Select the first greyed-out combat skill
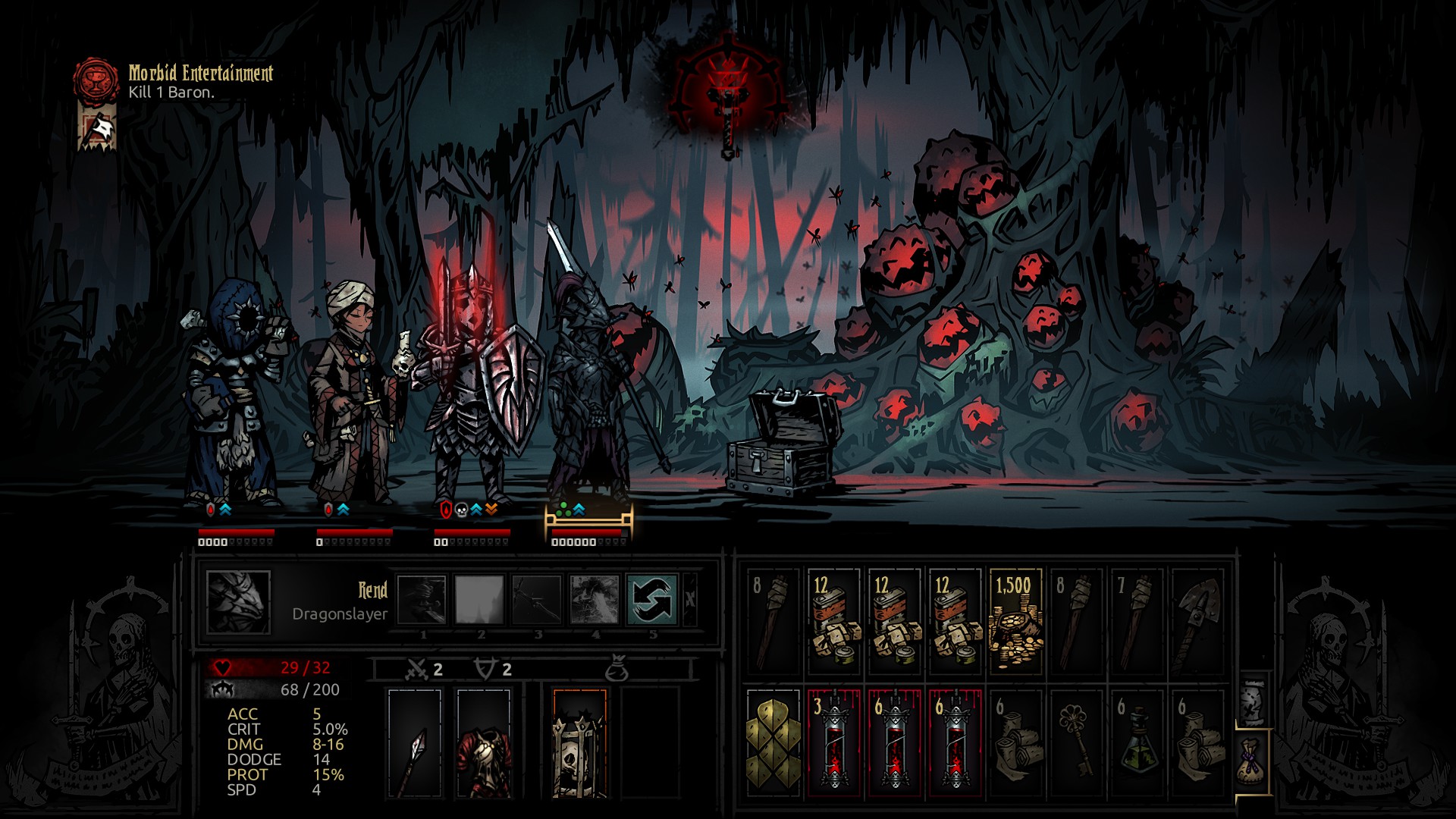This screenshot has width=1456, height=819. 422,599
